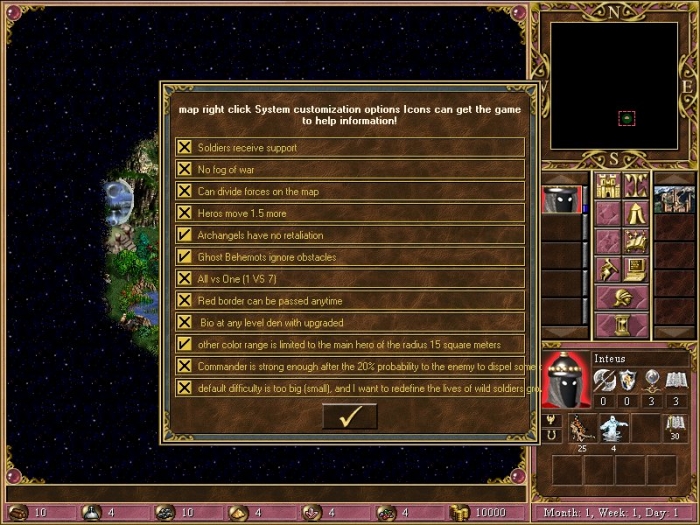Image resolution: width=700 pixels, height=525 pixels.
Task: Open the computer system options button
Action: 636,269
